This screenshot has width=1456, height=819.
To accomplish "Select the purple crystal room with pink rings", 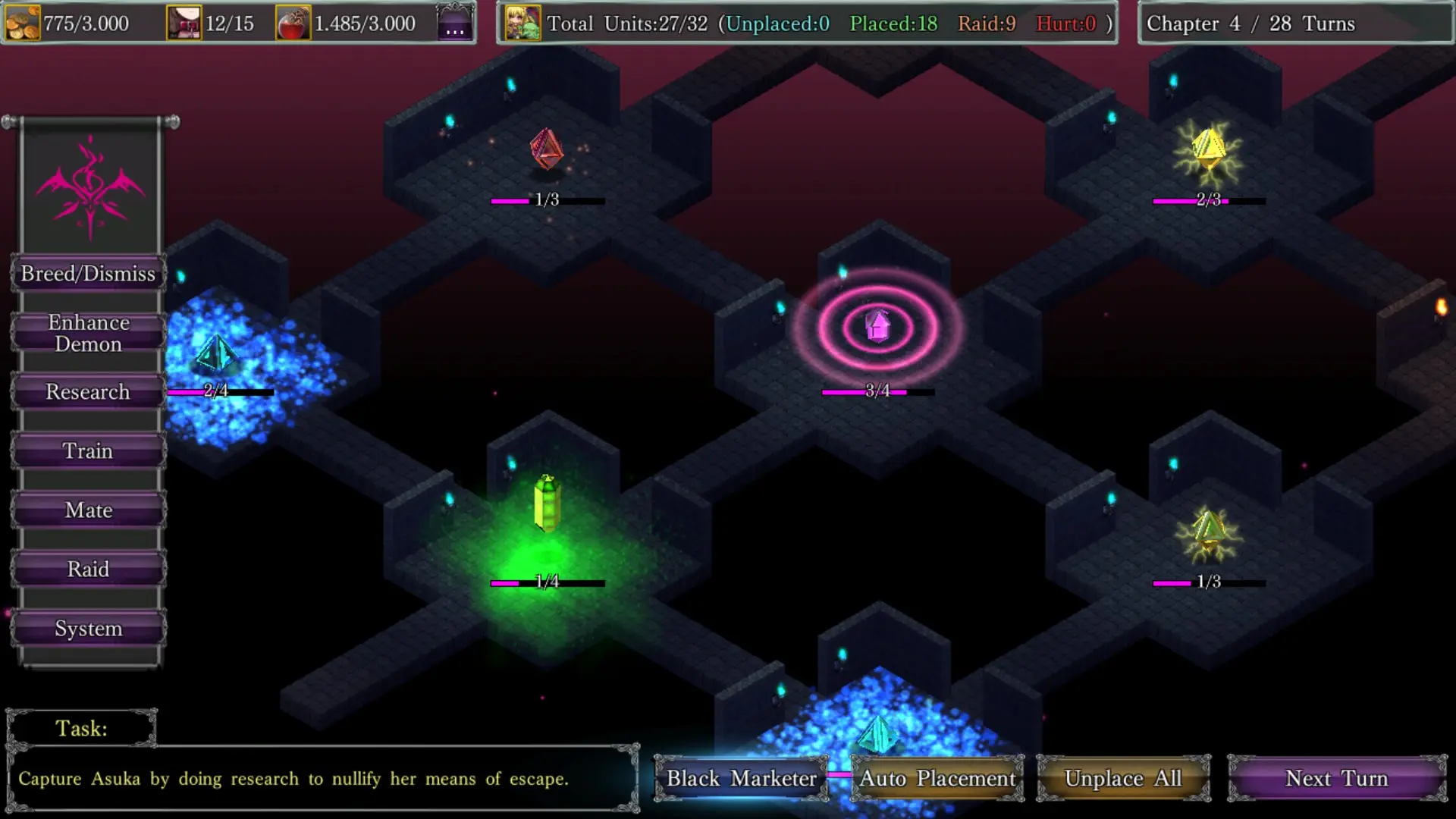I will pyautogui.click(x=877, y=327).
